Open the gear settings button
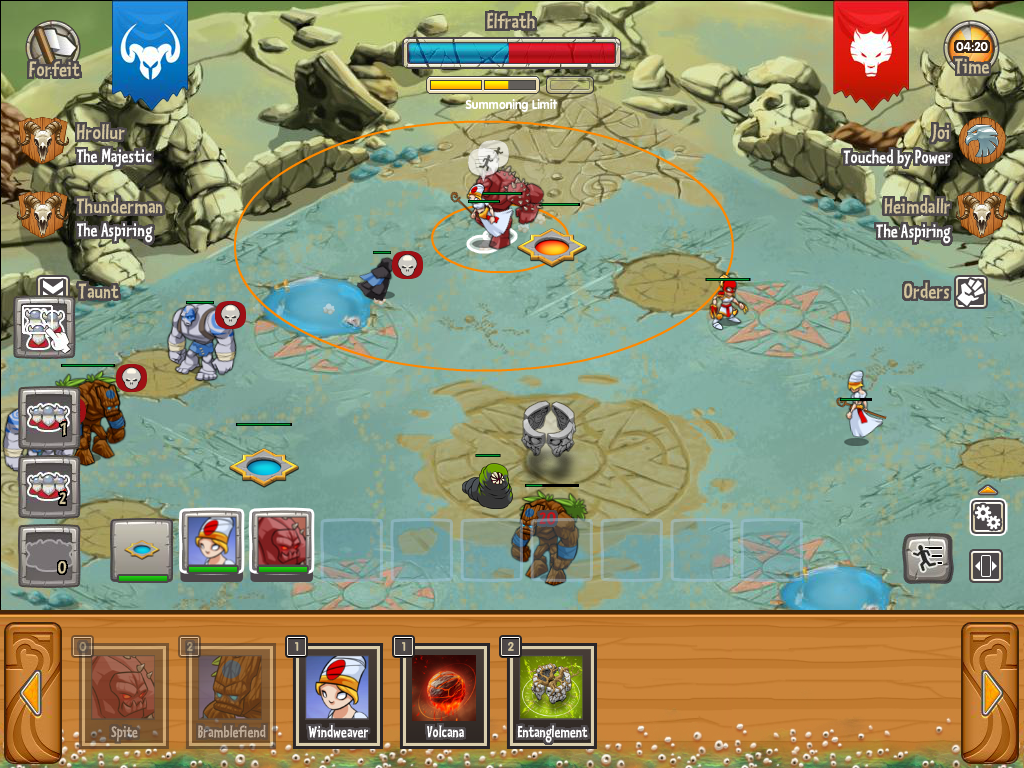The width and height of the screenshot is (1024, 768). [987, 517]
